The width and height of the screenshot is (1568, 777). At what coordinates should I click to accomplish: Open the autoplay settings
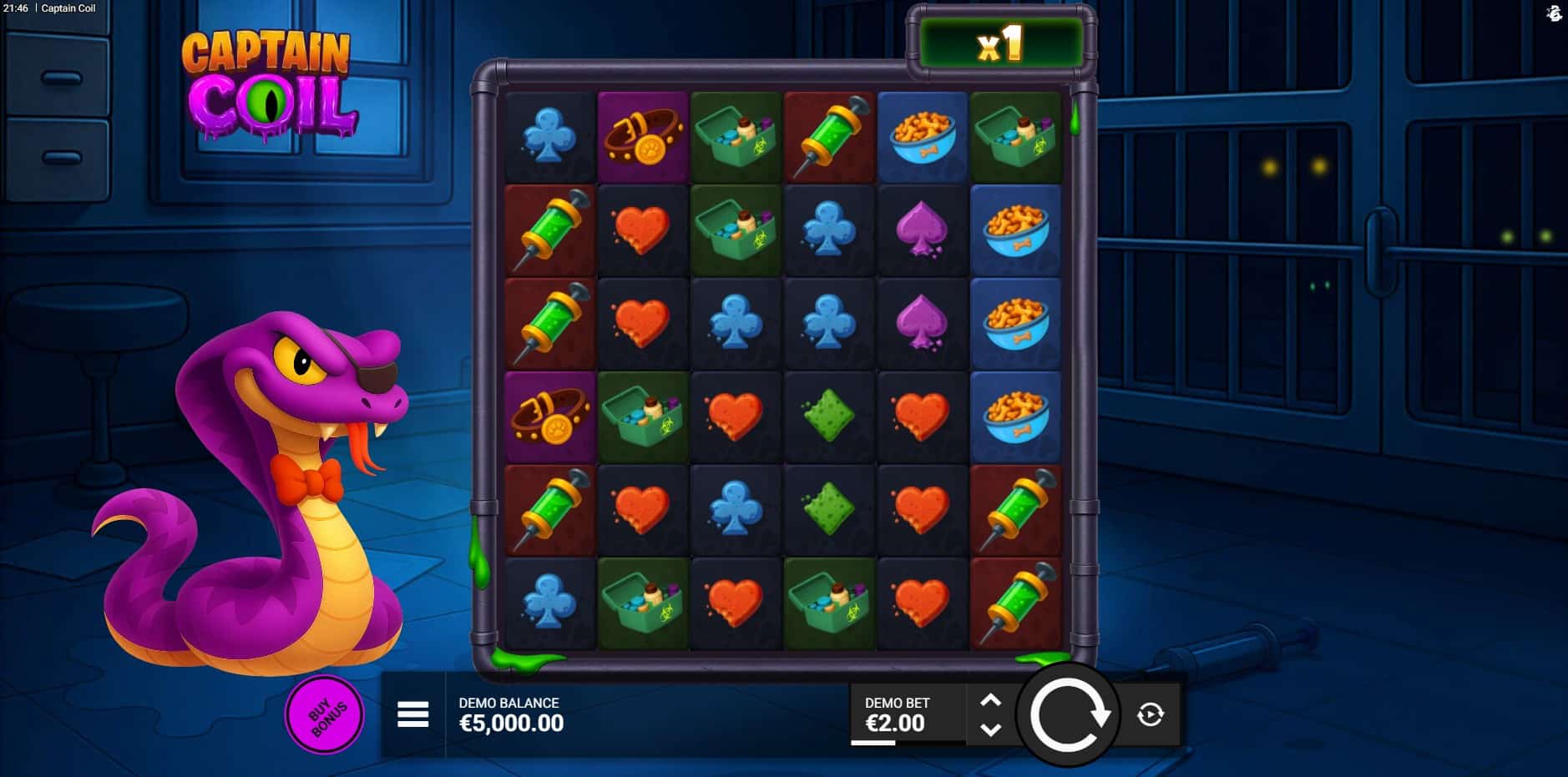pyautogui.click(x=1151, y=714)
